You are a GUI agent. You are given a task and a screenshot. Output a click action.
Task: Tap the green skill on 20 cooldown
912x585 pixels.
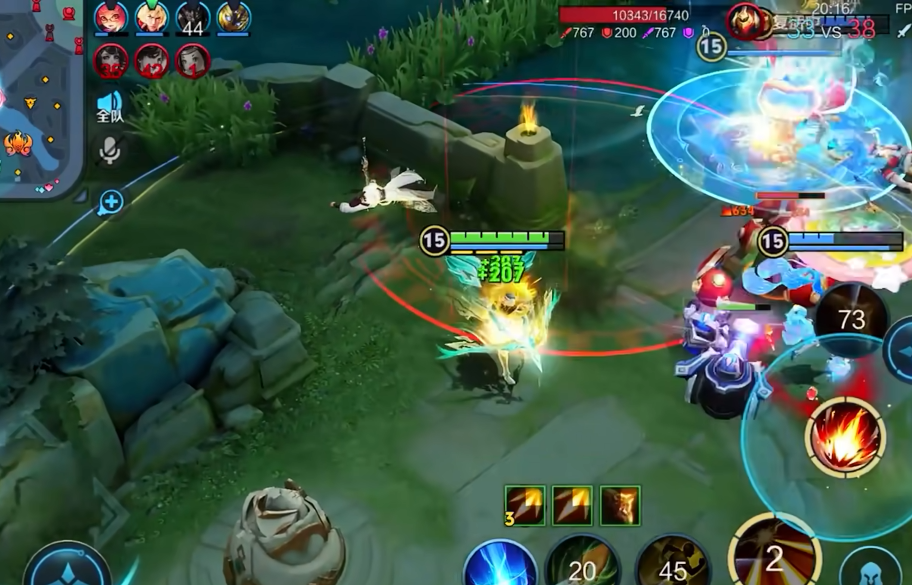click(x=582, y=565)
